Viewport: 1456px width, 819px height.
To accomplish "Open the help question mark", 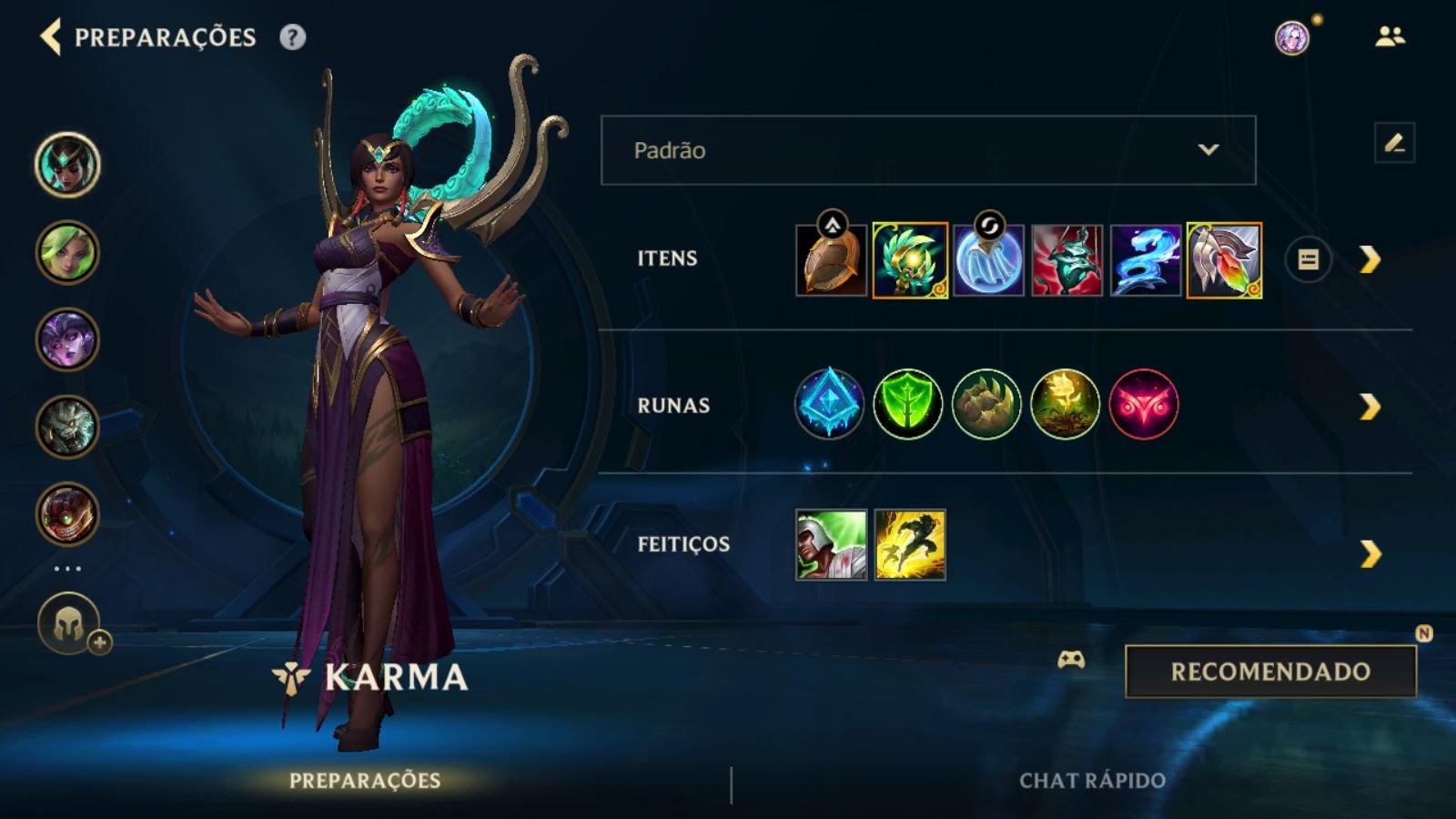I will click(292, 37).
